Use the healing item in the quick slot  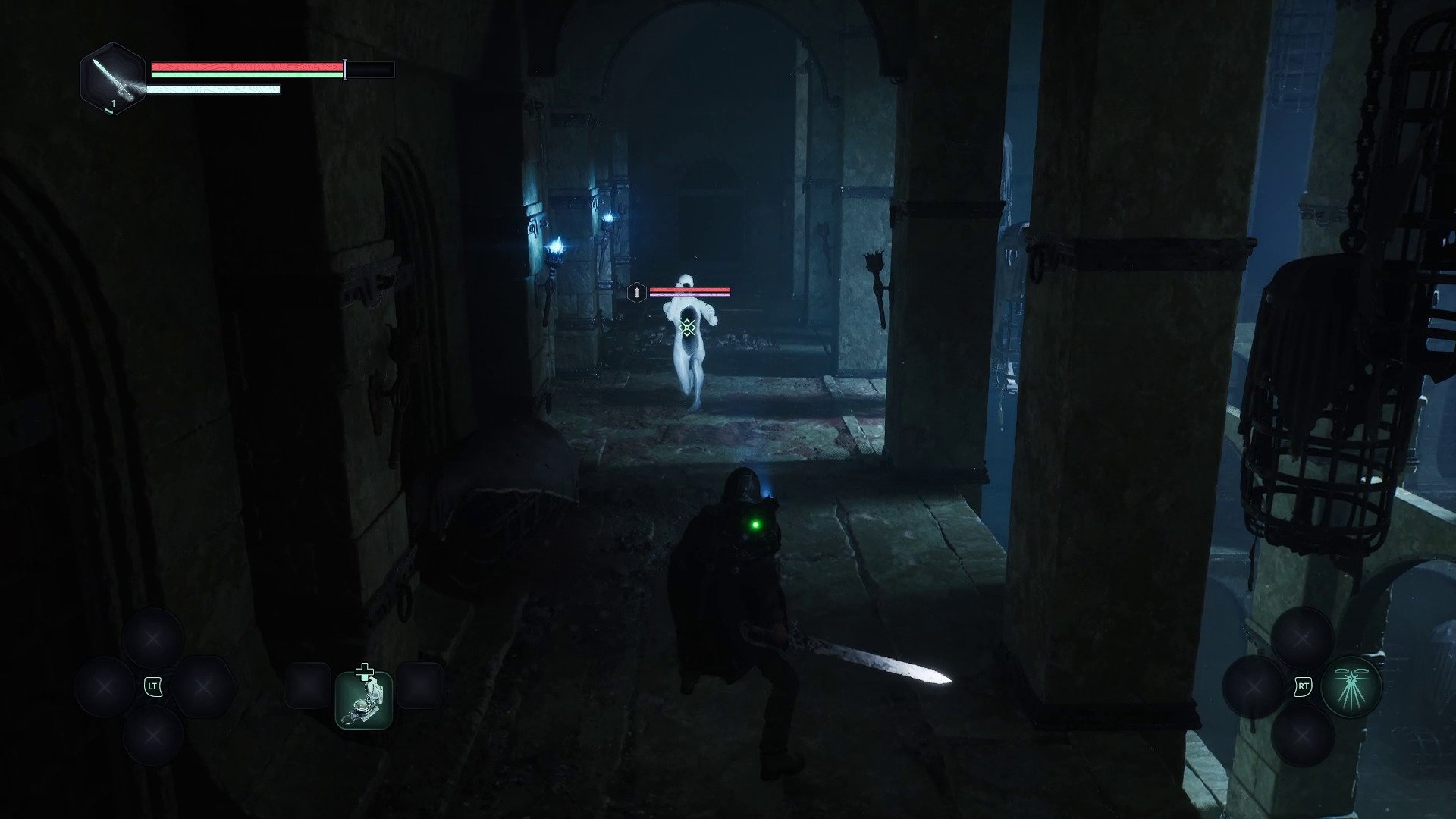click(x=364, y=699)
